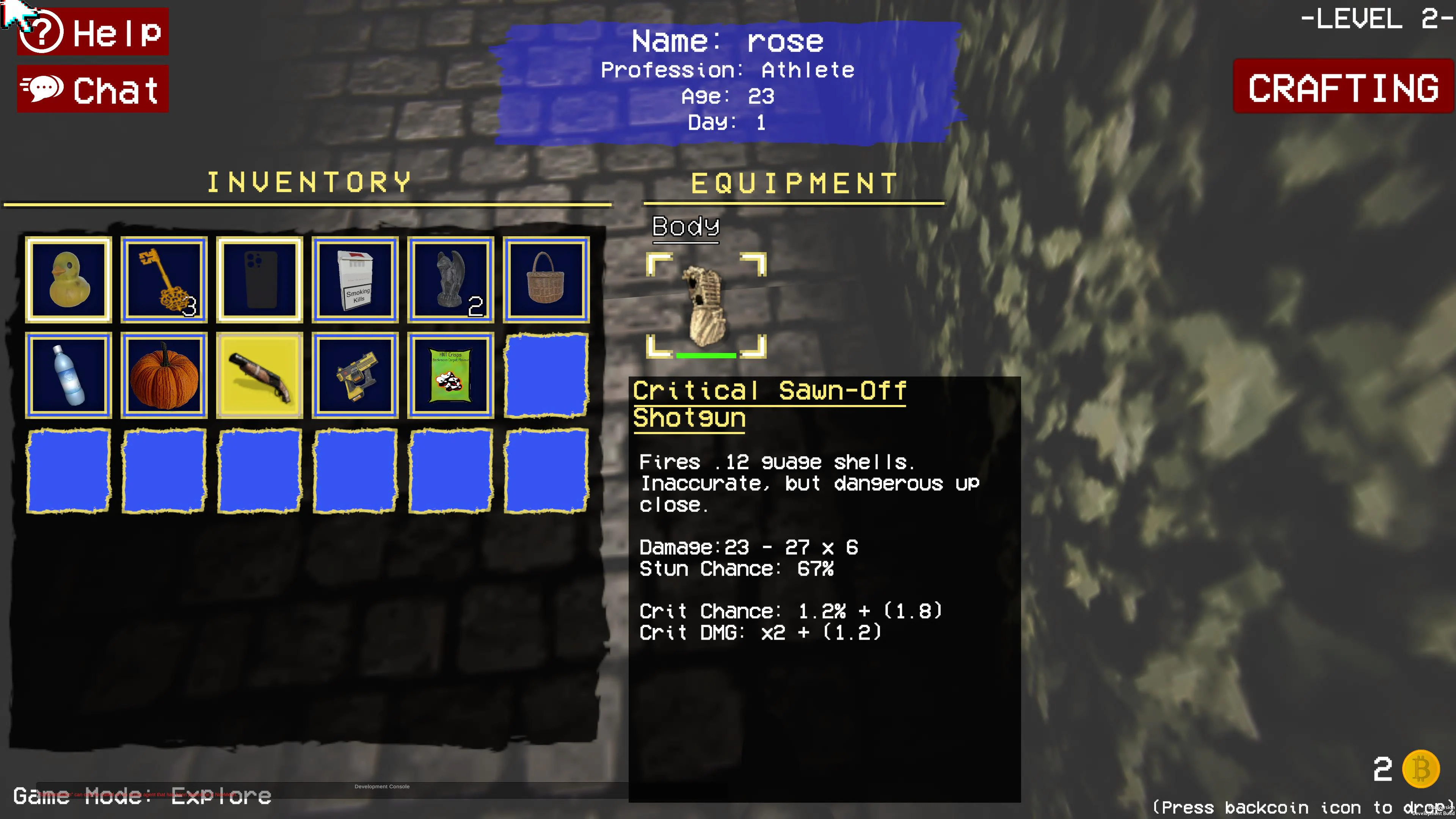Click the Development Console bar
Image resolution: width=1456 pixels, height=819 pixels.
point(381,786)
